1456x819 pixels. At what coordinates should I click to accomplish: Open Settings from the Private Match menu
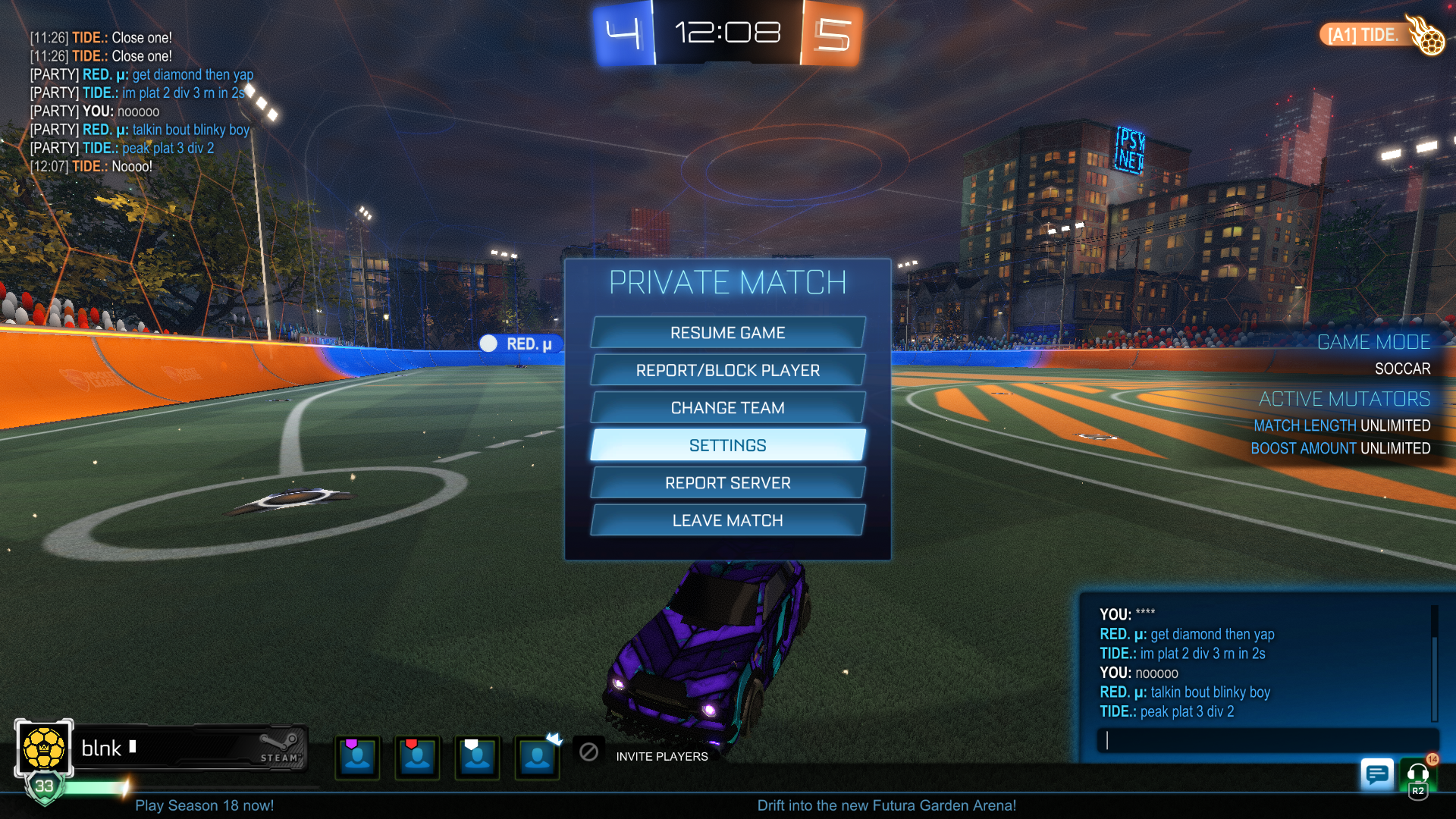click(727, 445)
